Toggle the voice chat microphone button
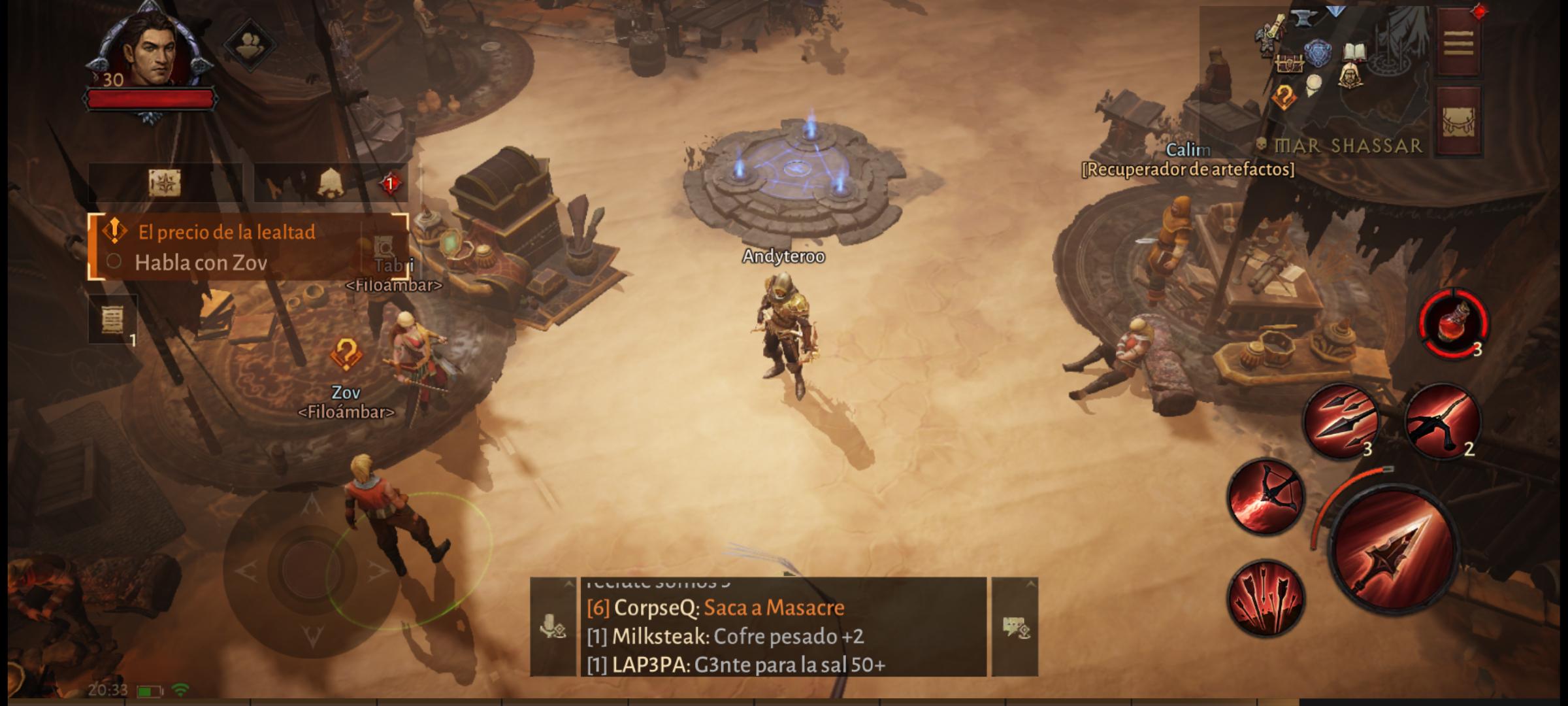Image resolution: width=1568 pixels, height=706 pixels. [x=552, y=626]
